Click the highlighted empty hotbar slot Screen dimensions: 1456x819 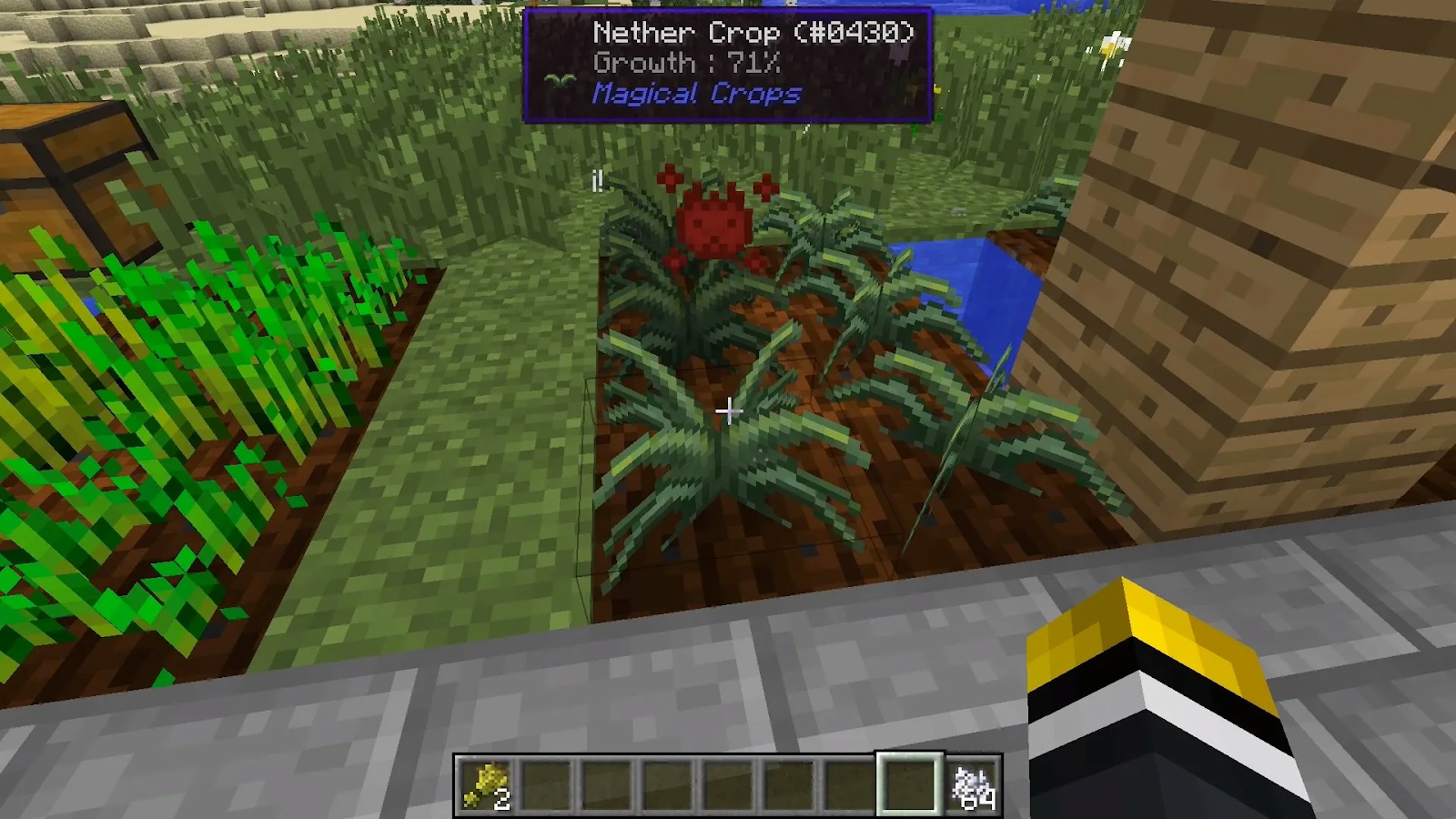[909, 784]
